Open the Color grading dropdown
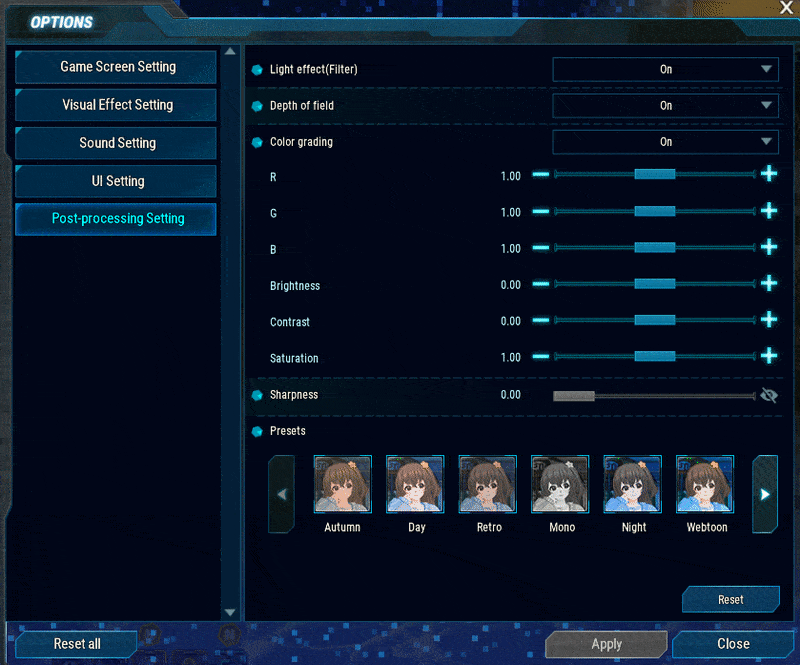800x665 pixels. 665,142
